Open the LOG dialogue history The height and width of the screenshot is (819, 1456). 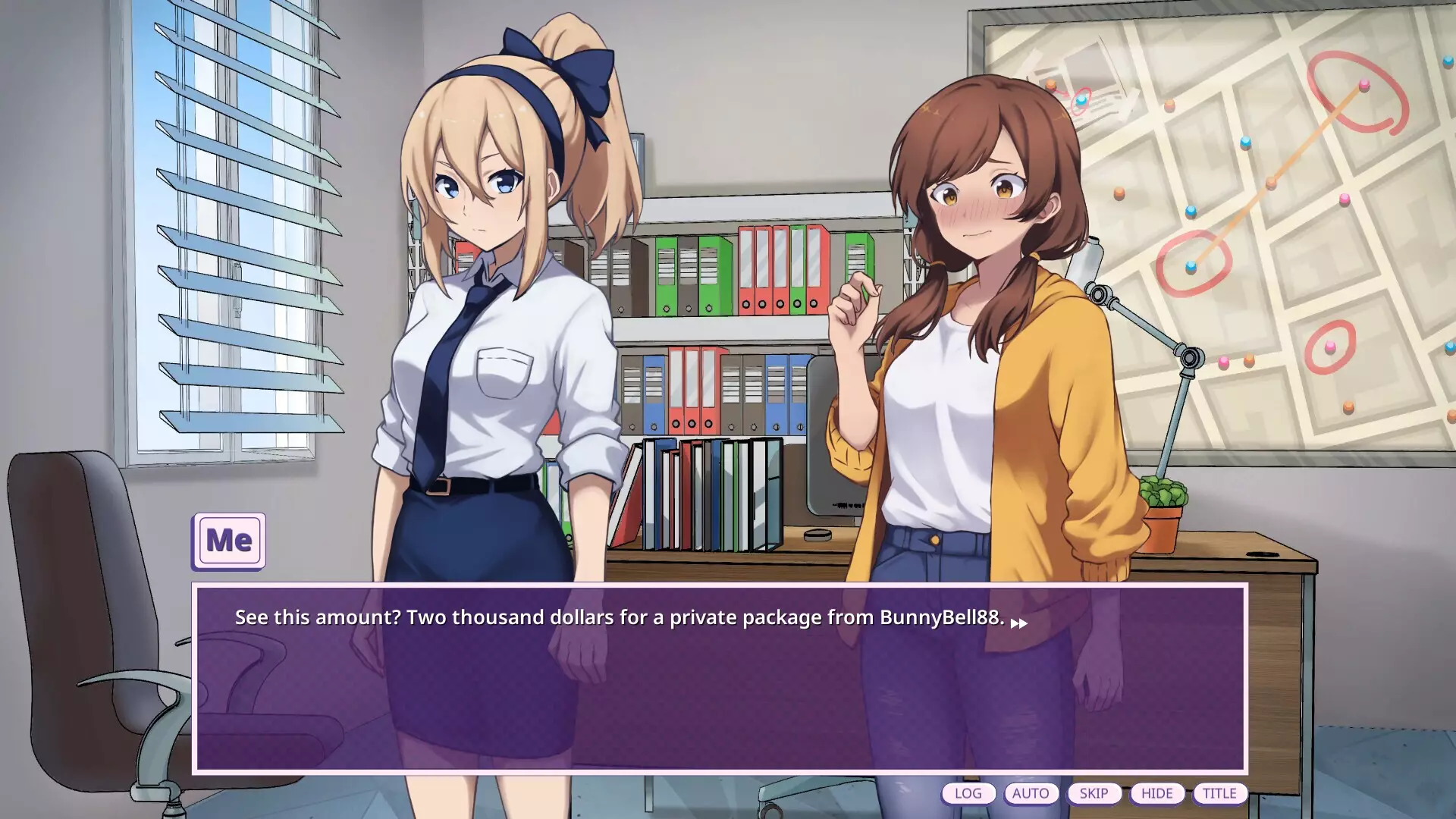click(968, 793)
